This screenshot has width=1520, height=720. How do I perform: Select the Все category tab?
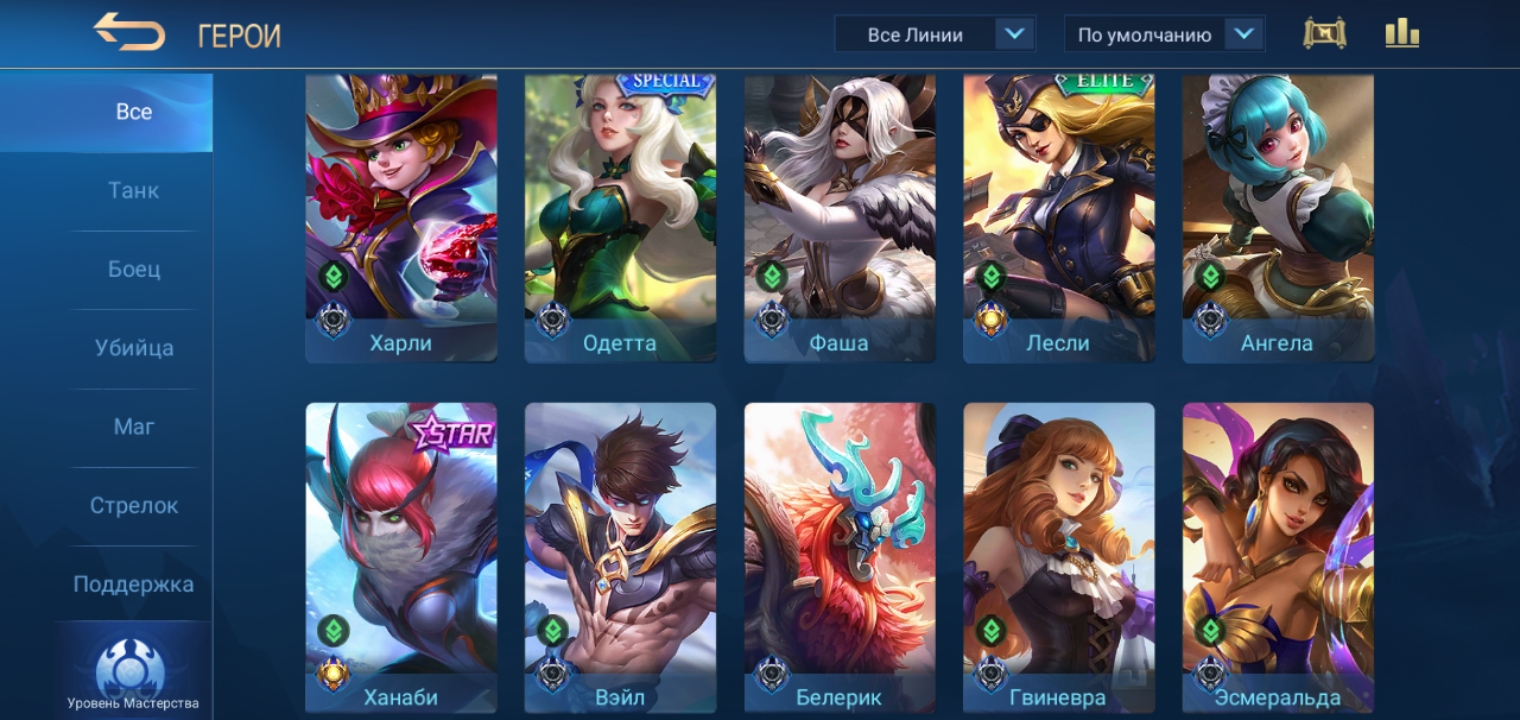[133, 112]
